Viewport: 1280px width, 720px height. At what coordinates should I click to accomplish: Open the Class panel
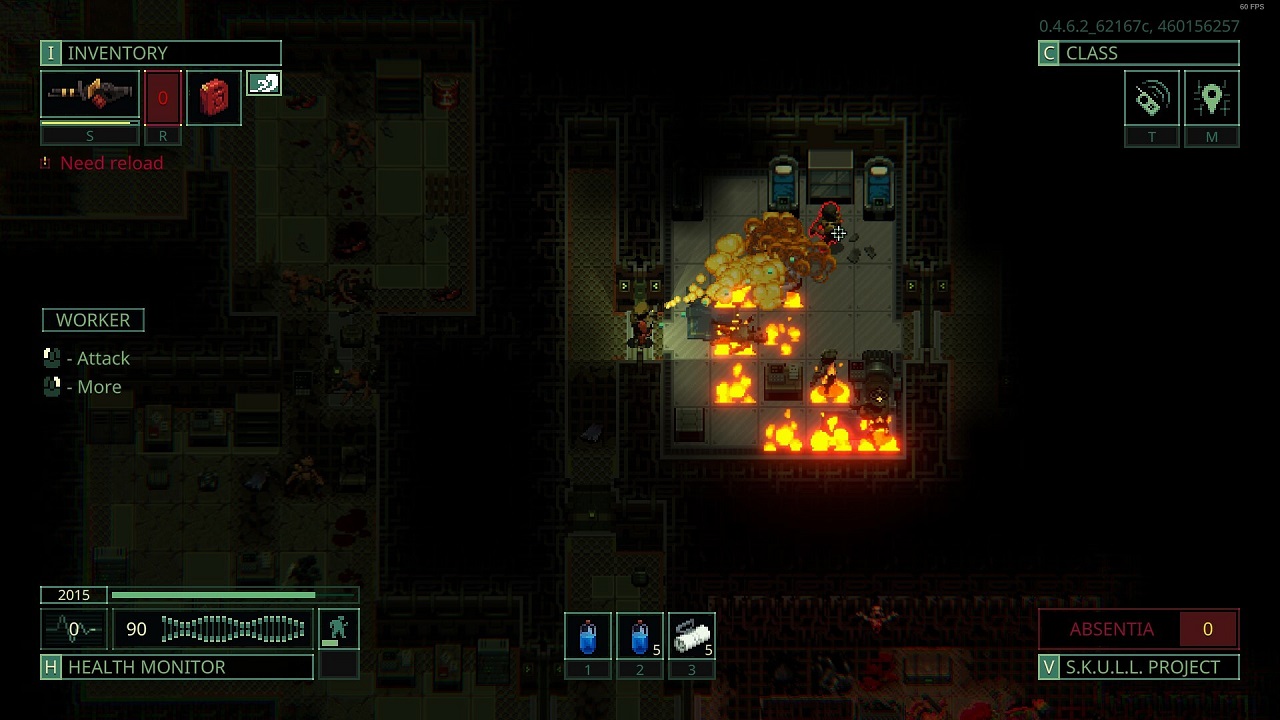tap(1138, 53)
